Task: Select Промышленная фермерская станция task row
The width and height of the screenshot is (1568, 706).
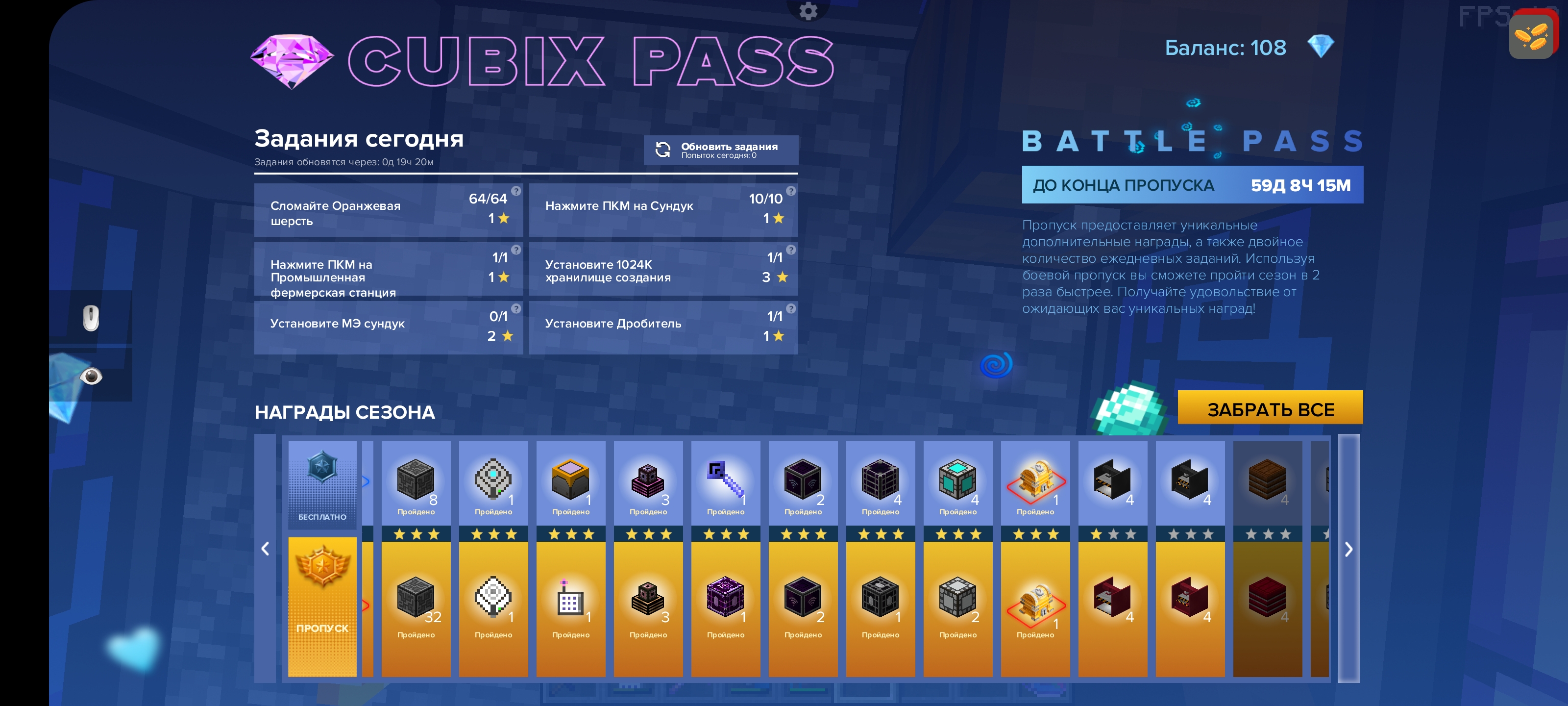Action: click(389, 269)
